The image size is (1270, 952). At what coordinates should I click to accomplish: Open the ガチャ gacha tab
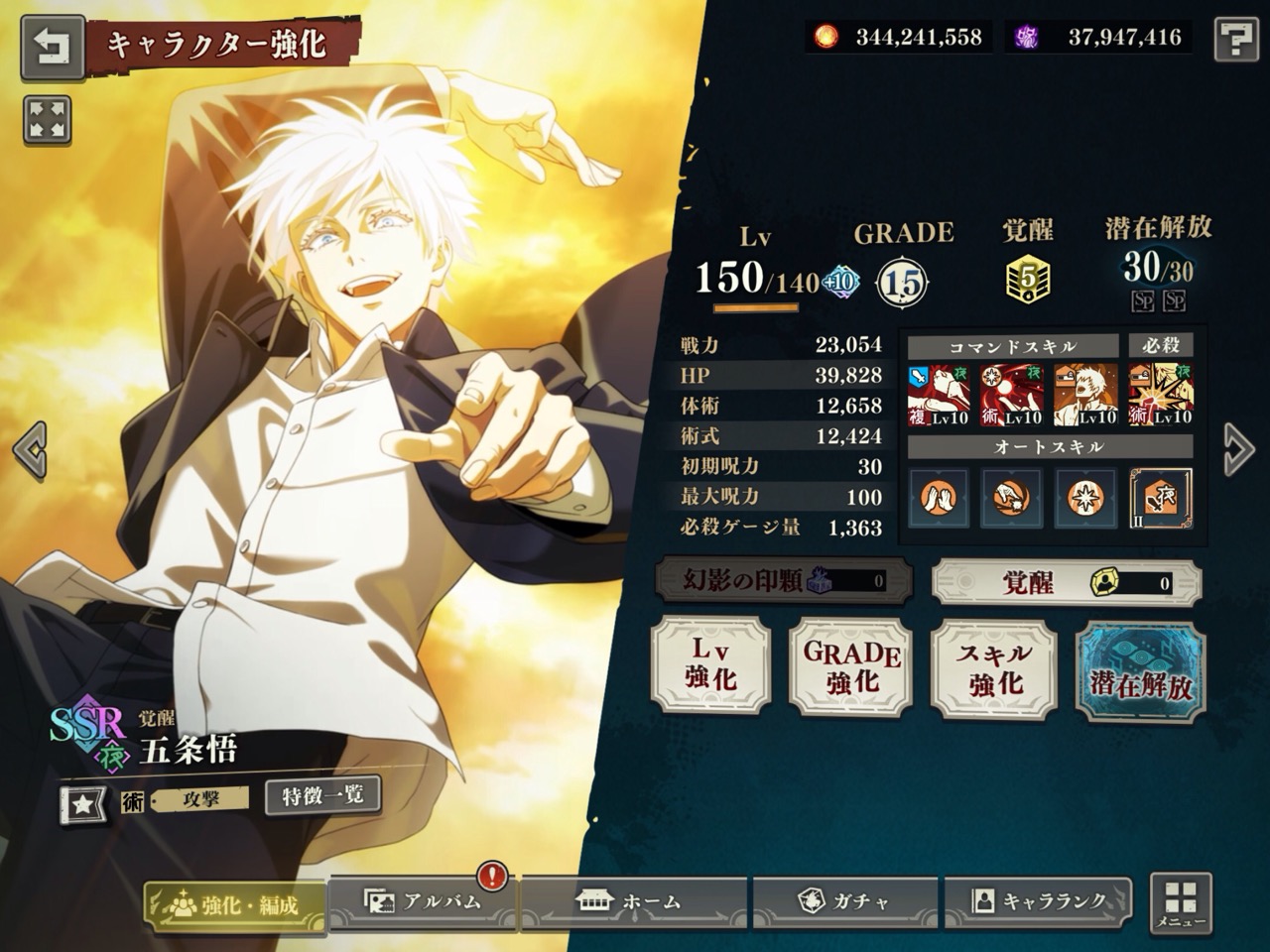[x=845, y=901]
